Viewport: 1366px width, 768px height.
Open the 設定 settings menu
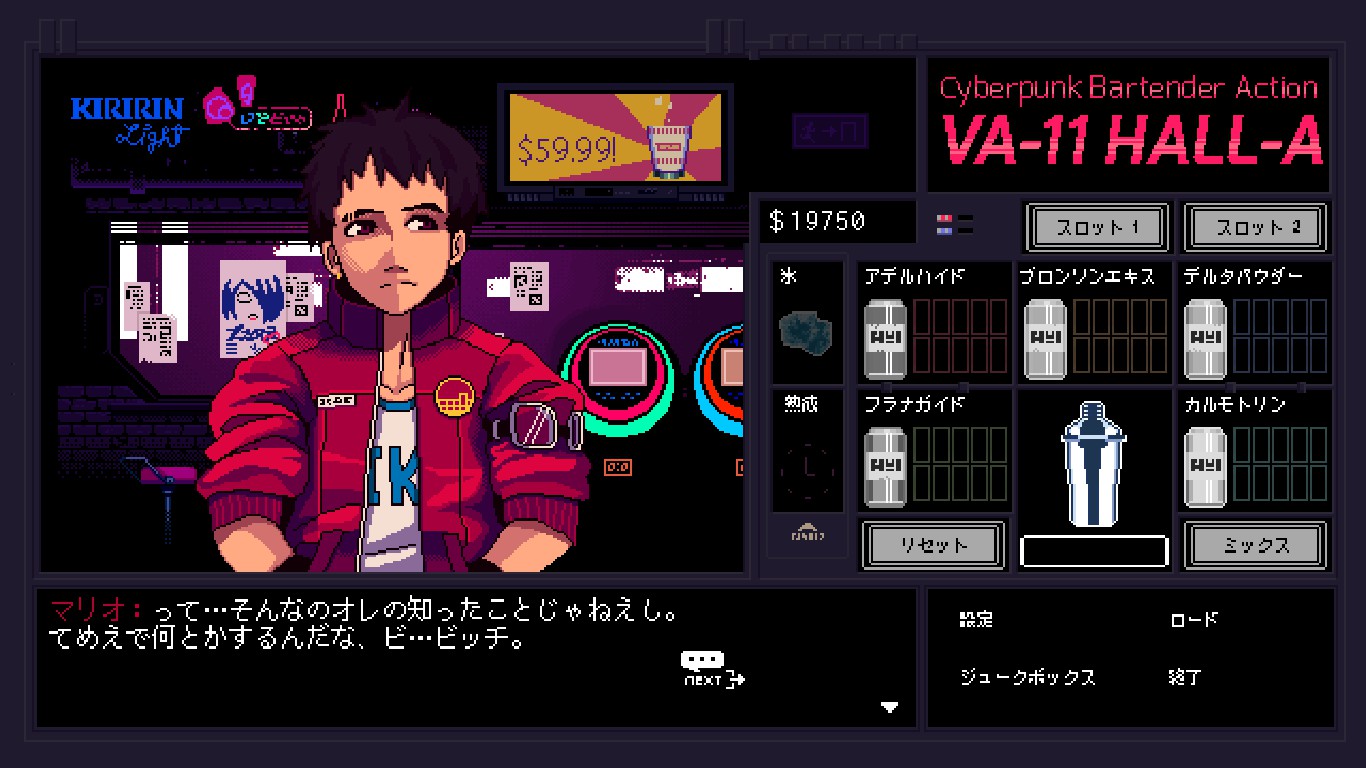pyautogui.click(x=975, y=620)
